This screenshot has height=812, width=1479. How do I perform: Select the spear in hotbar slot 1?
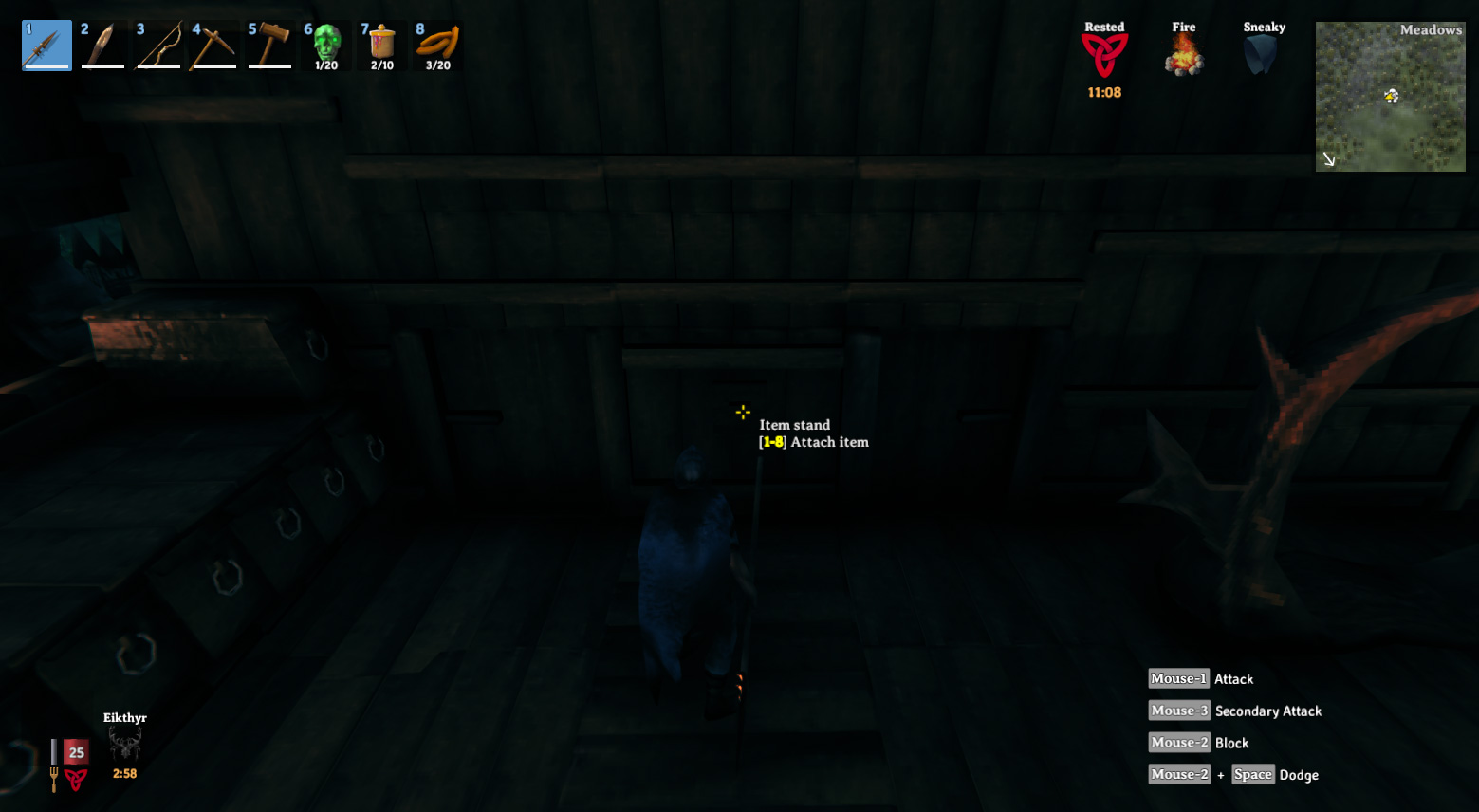point(46,45)
